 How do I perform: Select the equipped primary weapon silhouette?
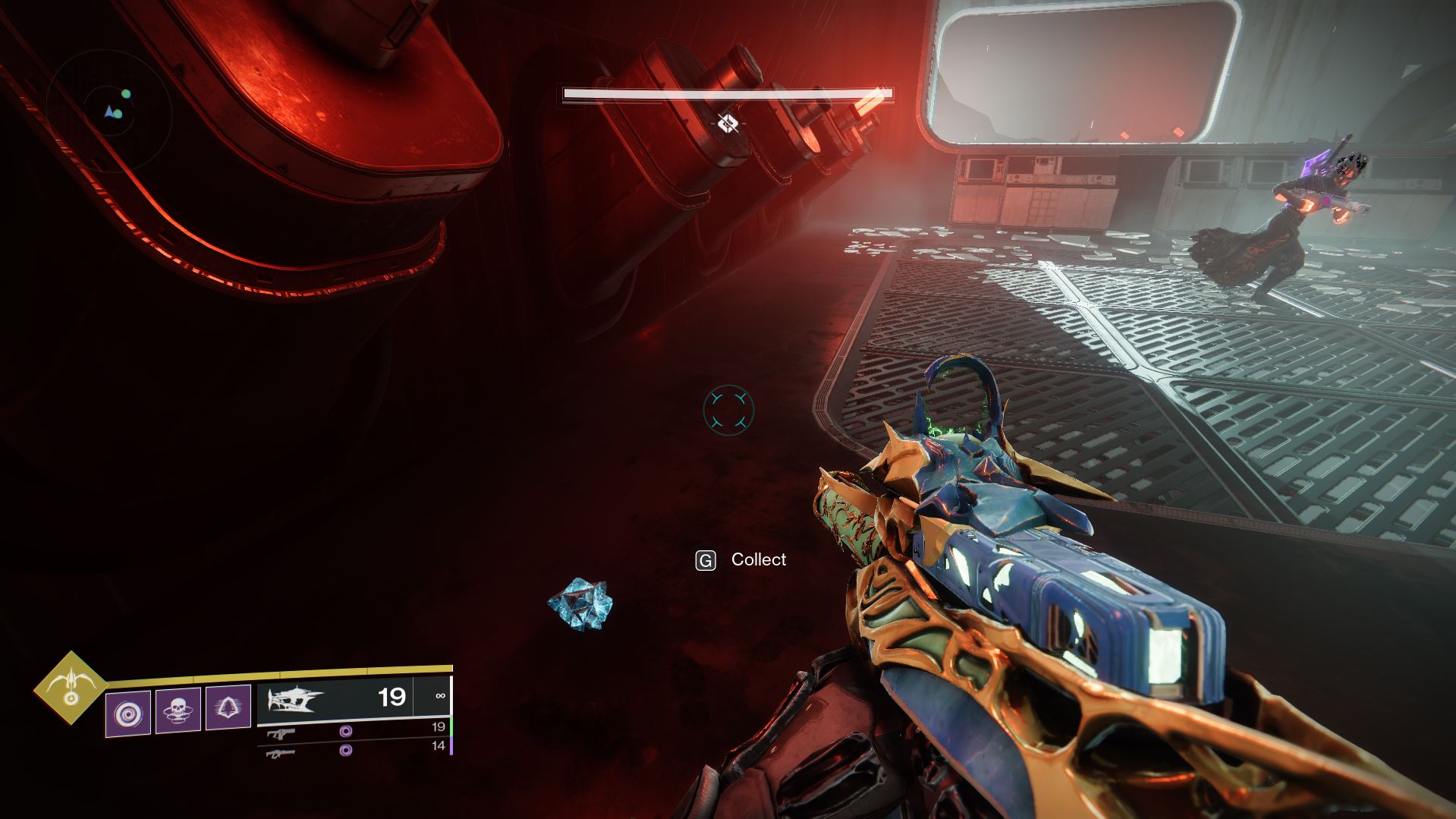pos(295,698)
